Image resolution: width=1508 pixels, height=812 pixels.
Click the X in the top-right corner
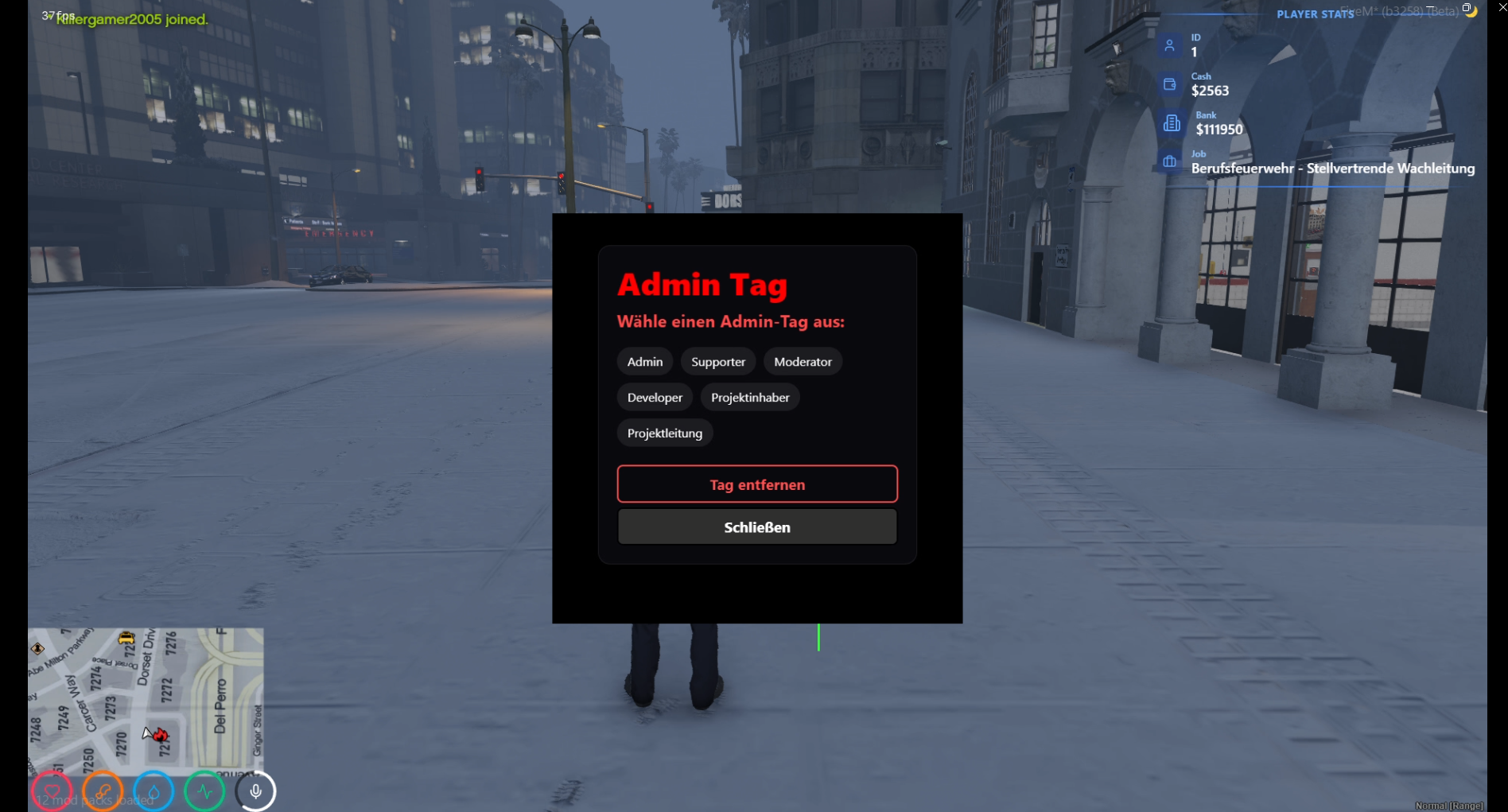click(1502, 7)
